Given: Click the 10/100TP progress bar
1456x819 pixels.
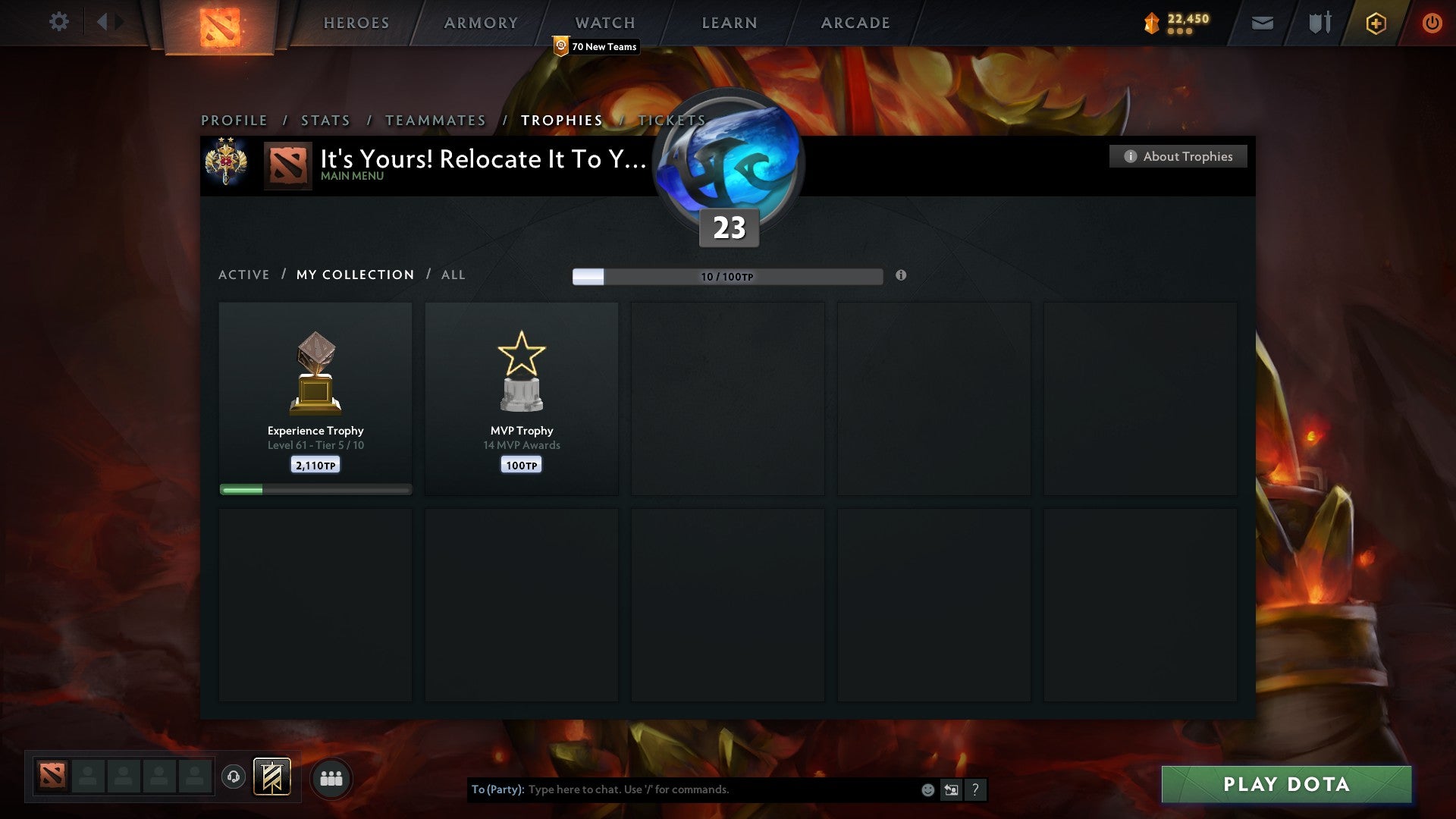Looking at the screenshot, I should (728, 277).
